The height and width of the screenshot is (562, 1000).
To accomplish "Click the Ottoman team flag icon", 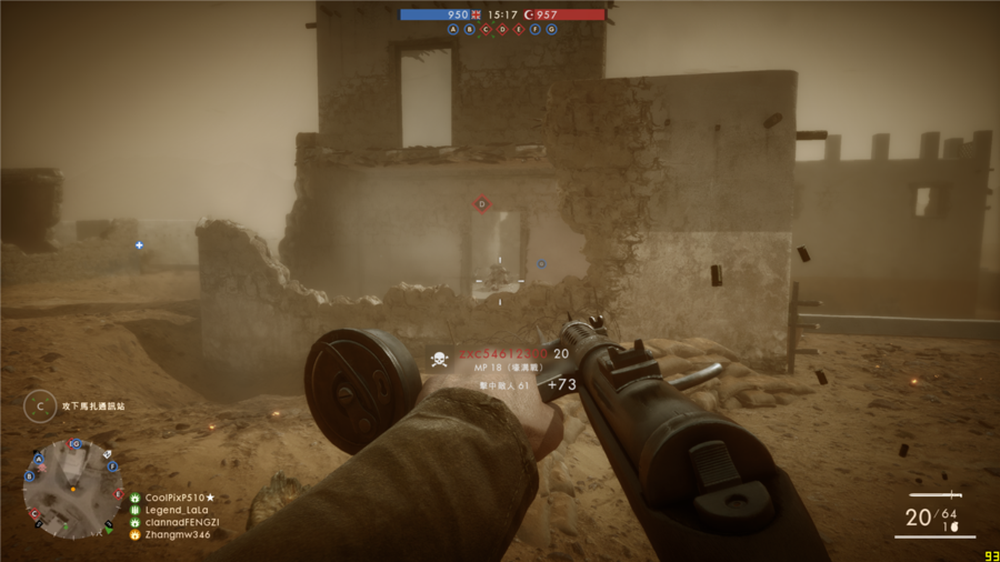I will tap(529, 15).
